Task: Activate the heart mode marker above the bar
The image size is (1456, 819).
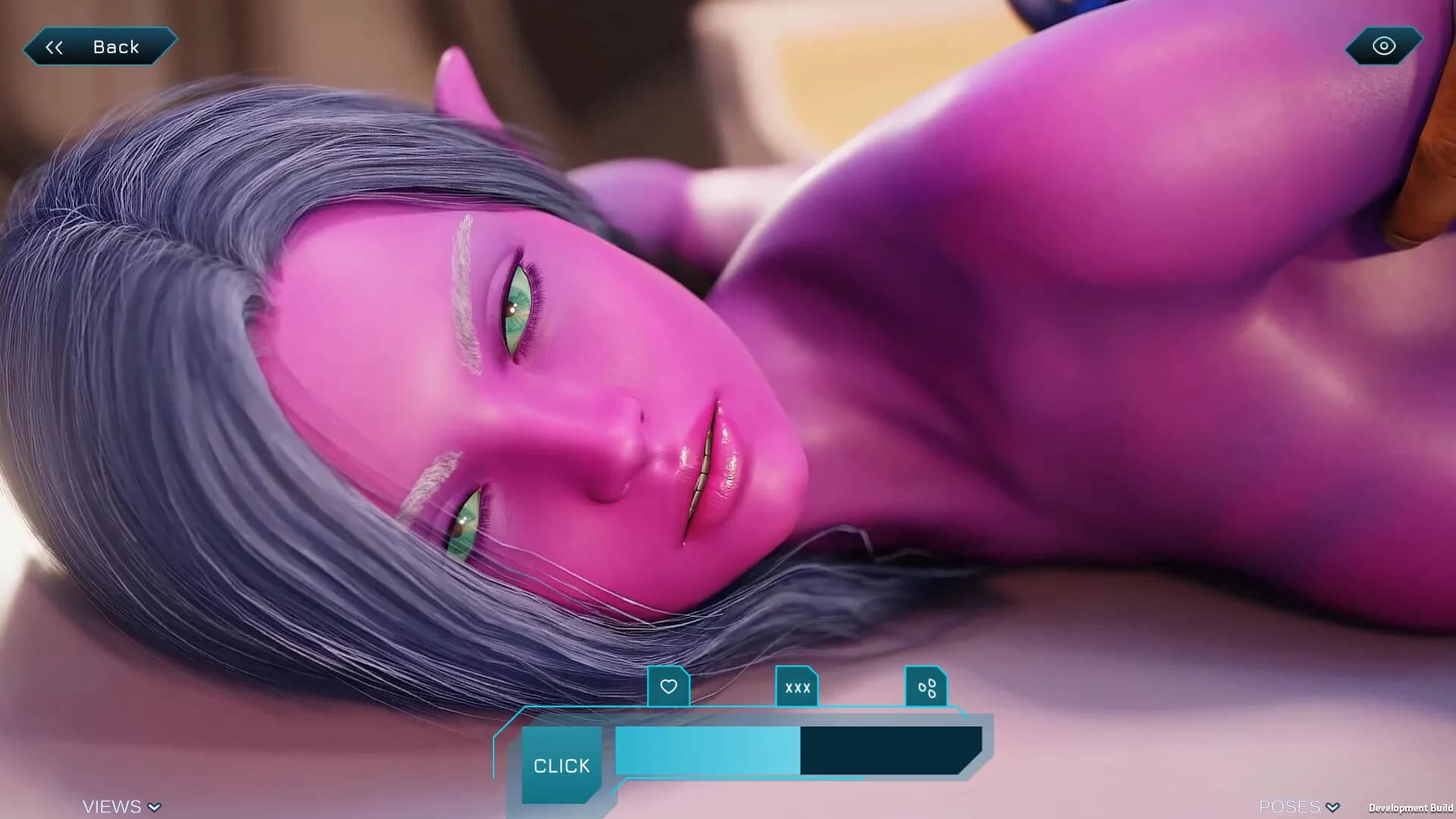Action: click(668, 687)
